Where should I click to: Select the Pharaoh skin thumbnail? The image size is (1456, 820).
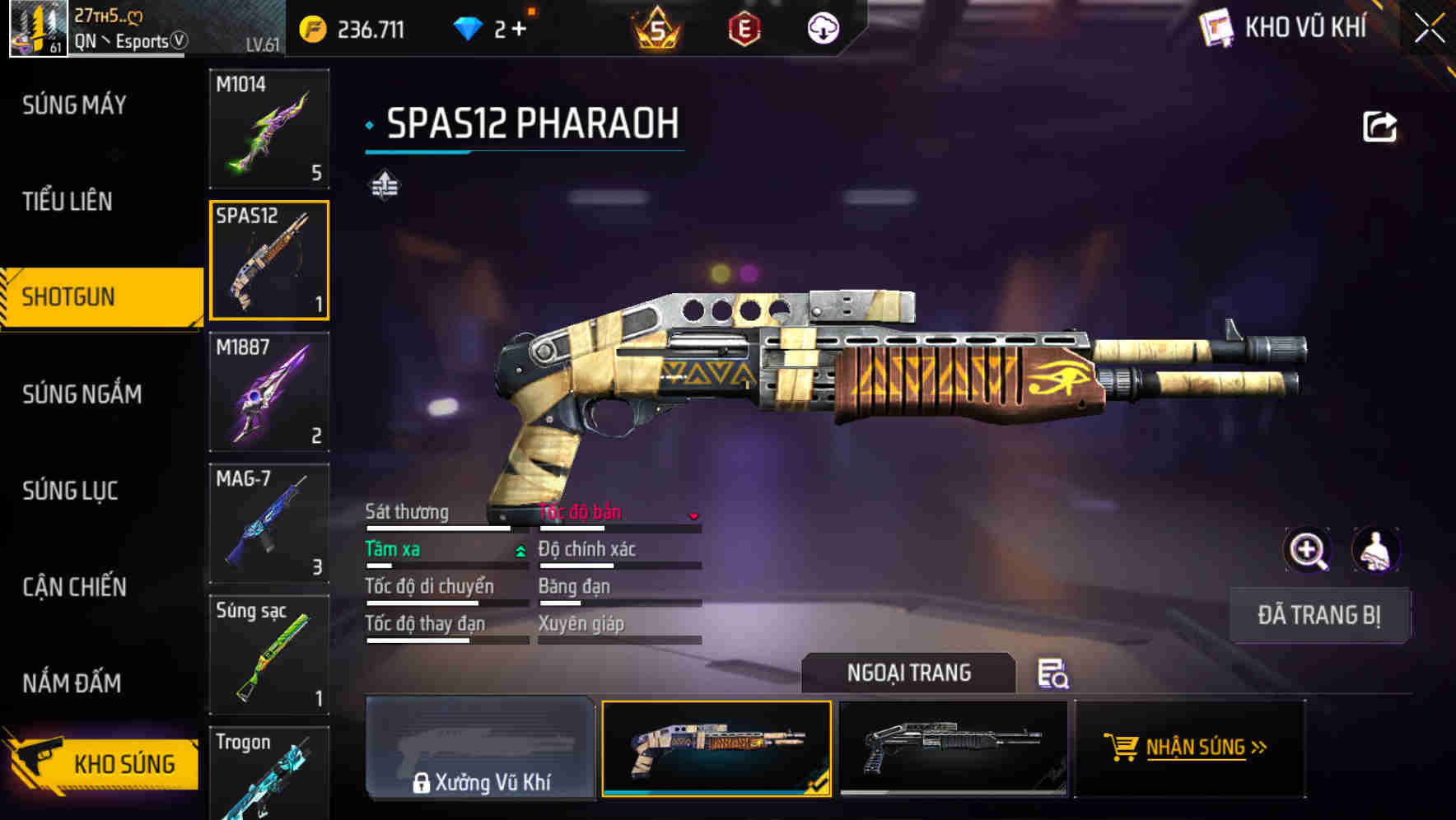click(x=716, y=749)
